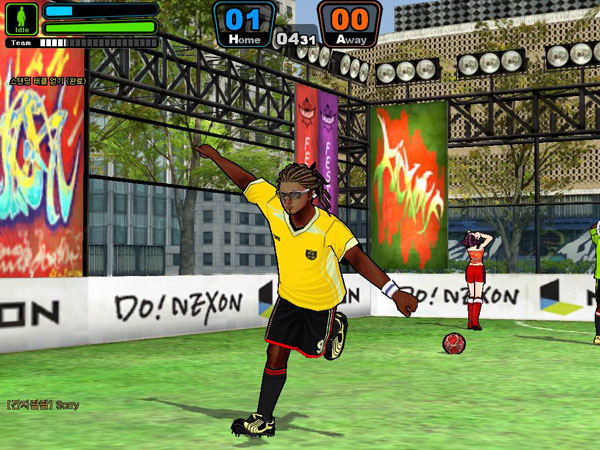Click the Sorry chat message line
Viewport: 600px width, 450px height.
[x=42, y=405]
